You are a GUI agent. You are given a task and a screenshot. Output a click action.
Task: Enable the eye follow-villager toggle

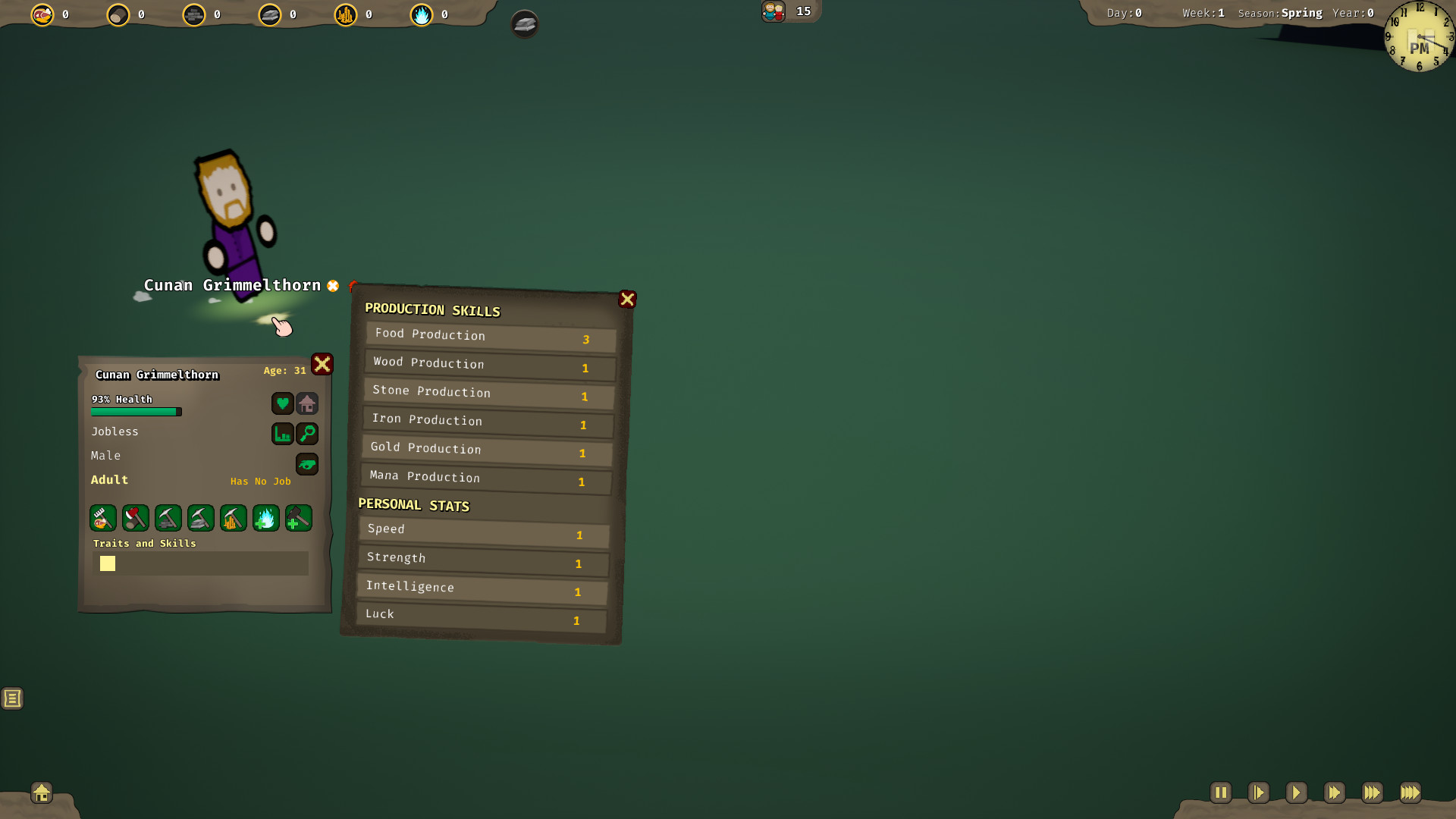307,464
